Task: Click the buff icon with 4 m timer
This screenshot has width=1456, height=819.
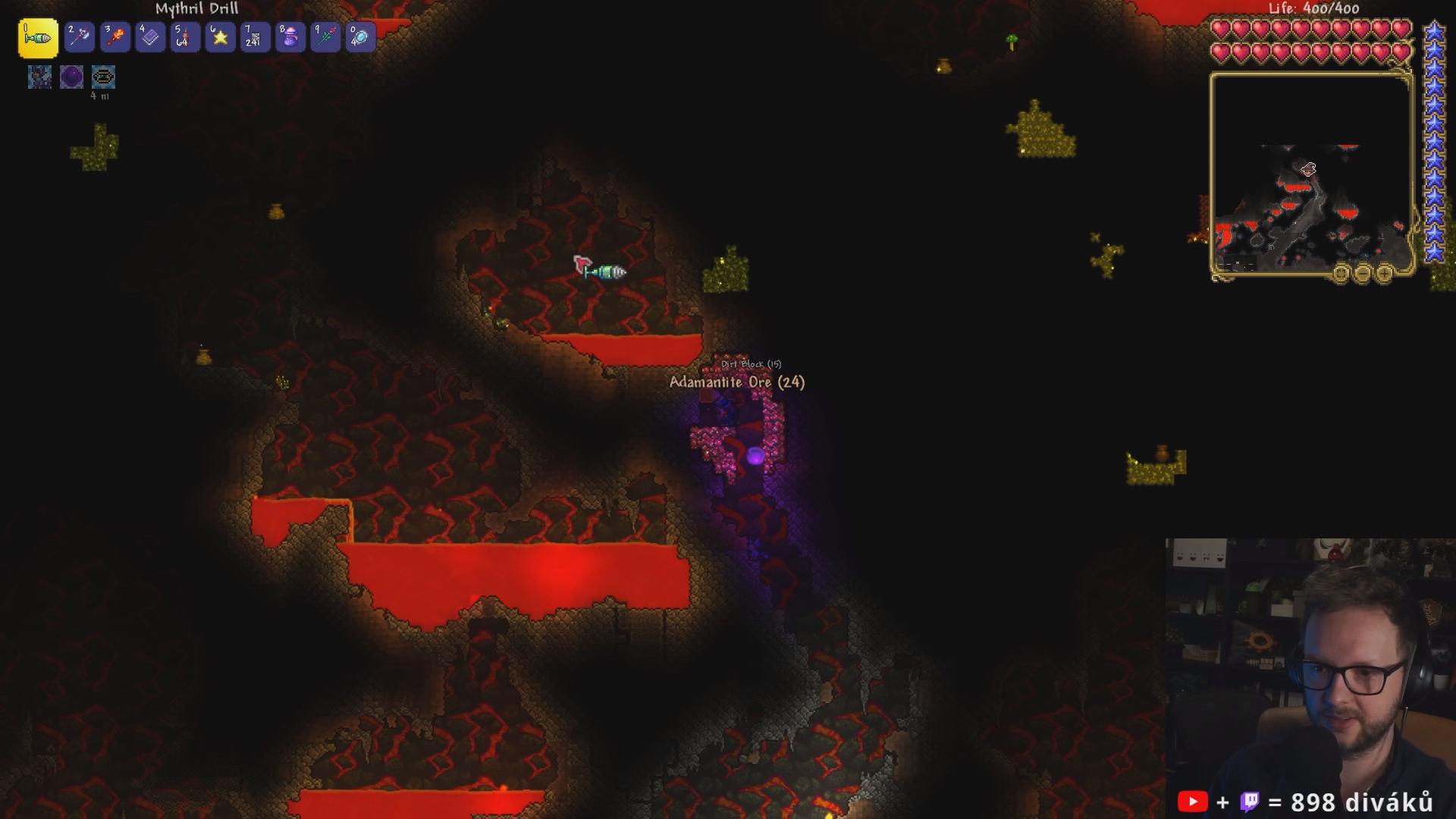Action: pos(103,77)
